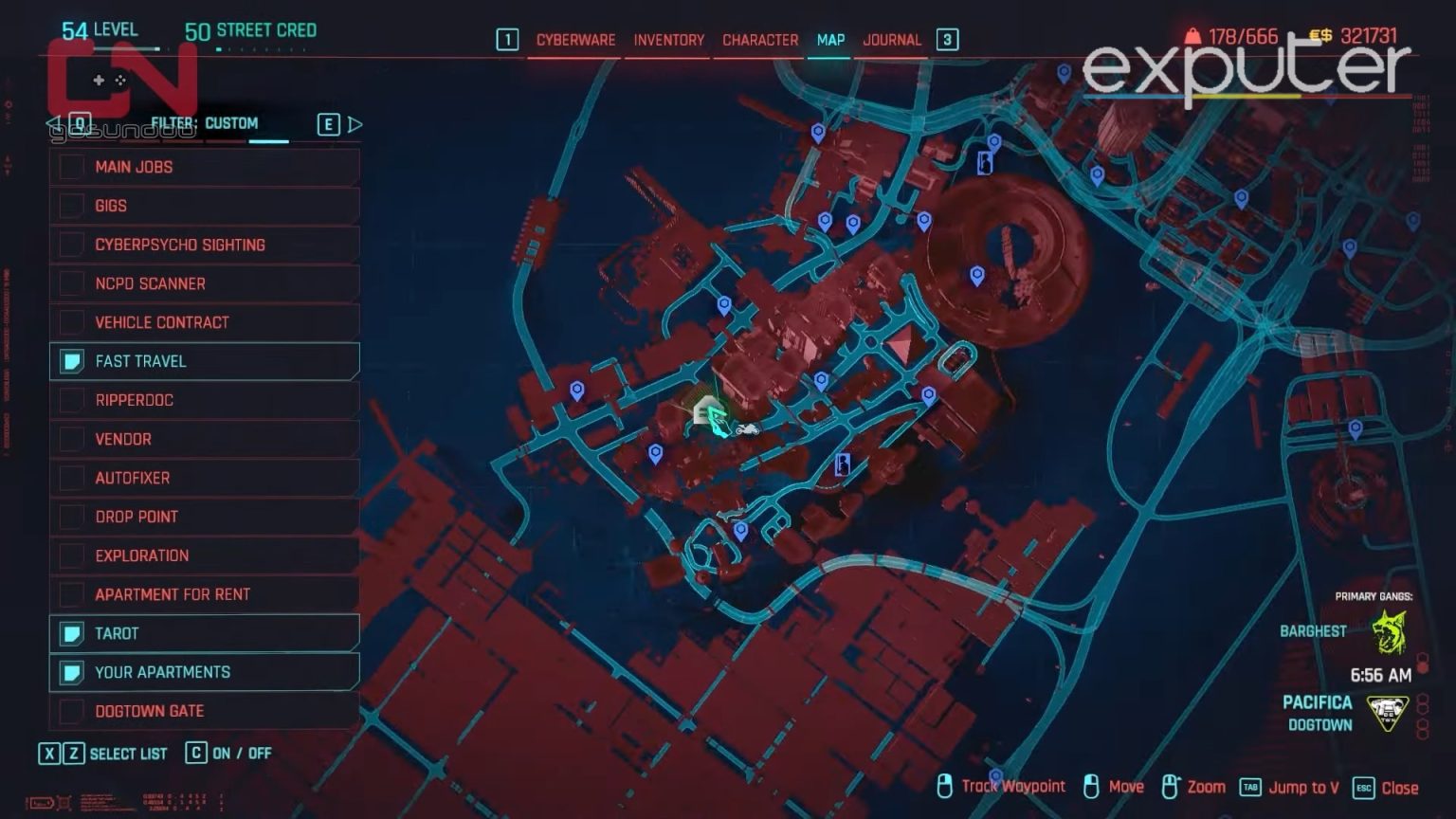
Task: Click the left arrow to change filter list
Action: click(52, 122)
